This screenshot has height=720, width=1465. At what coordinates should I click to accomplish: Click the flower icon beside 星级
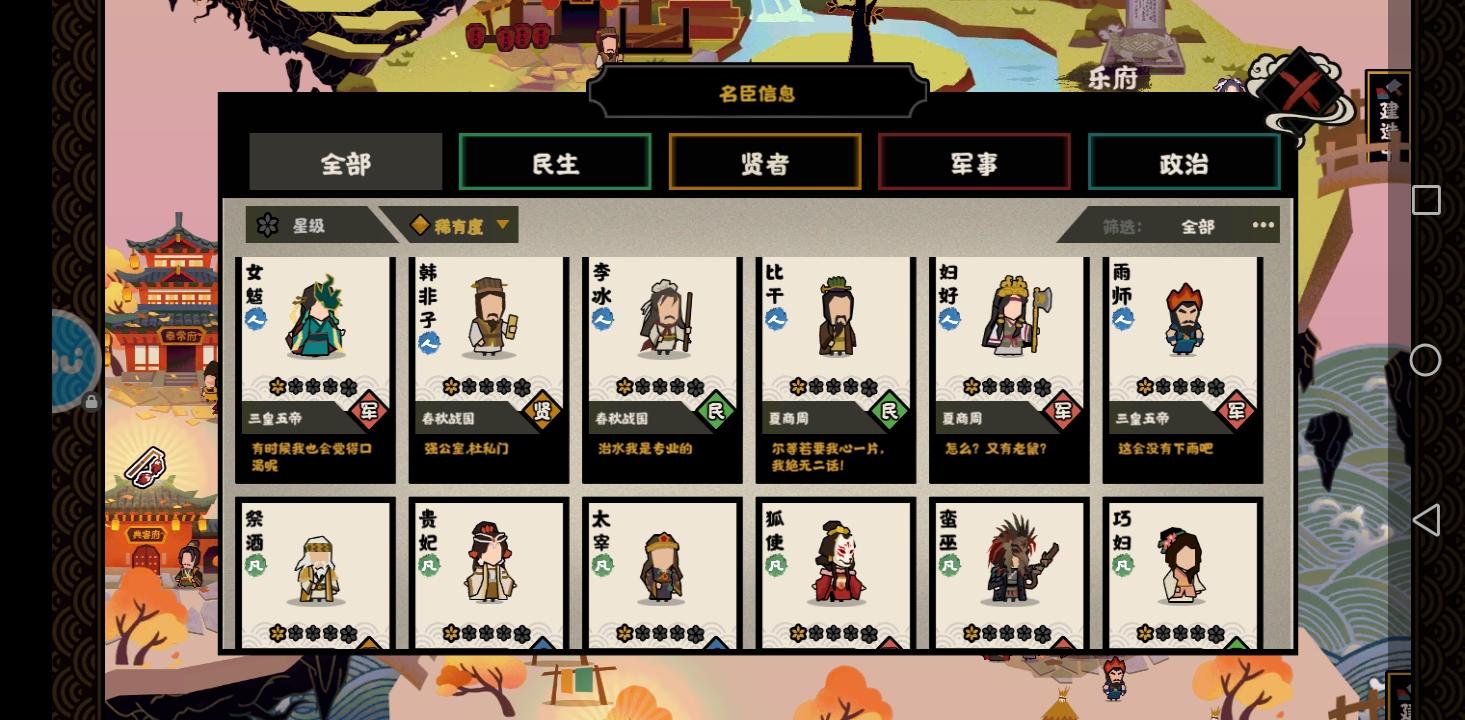coord(267,225)
